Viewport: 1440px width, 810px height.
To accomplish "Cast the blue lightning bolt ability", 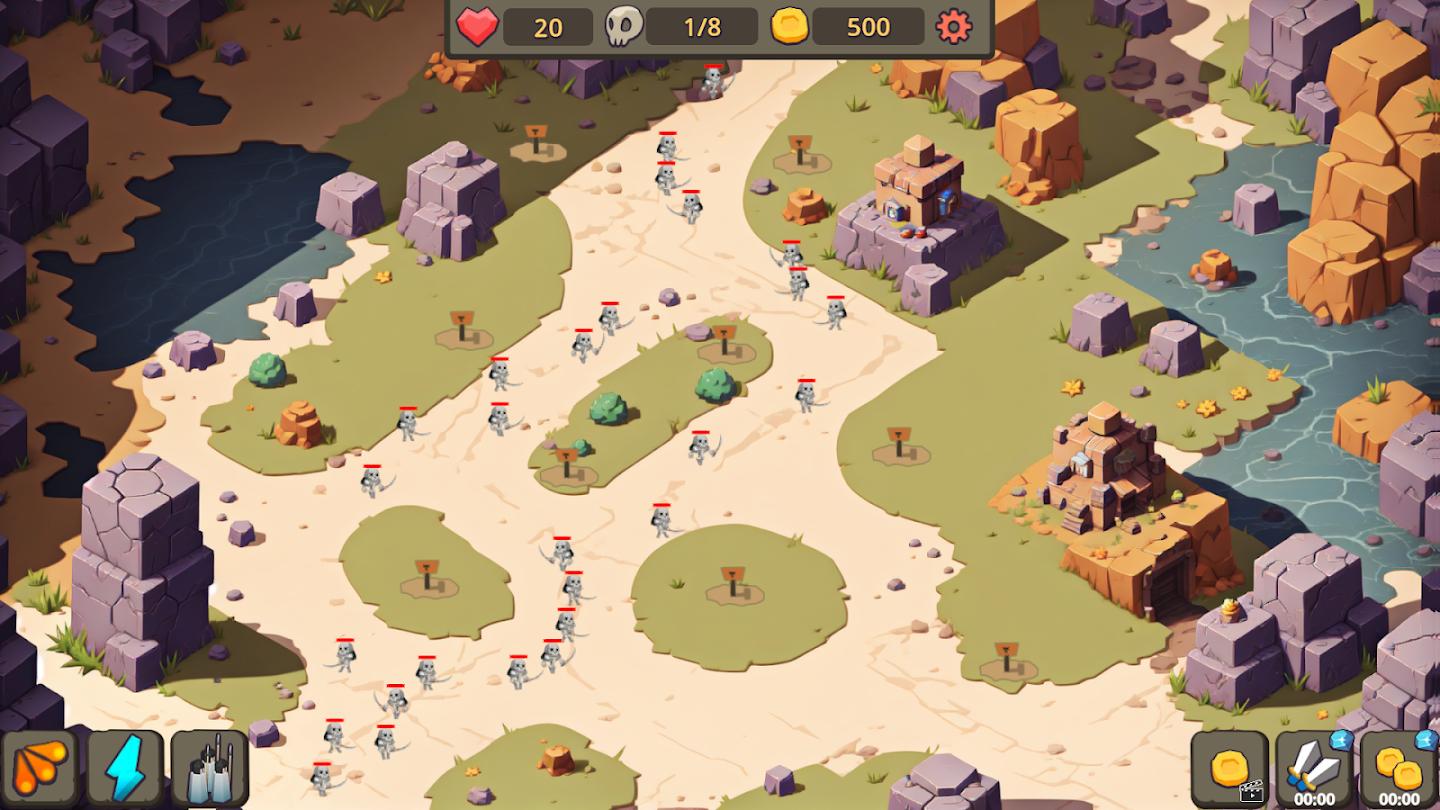I will tap(126, 768).
